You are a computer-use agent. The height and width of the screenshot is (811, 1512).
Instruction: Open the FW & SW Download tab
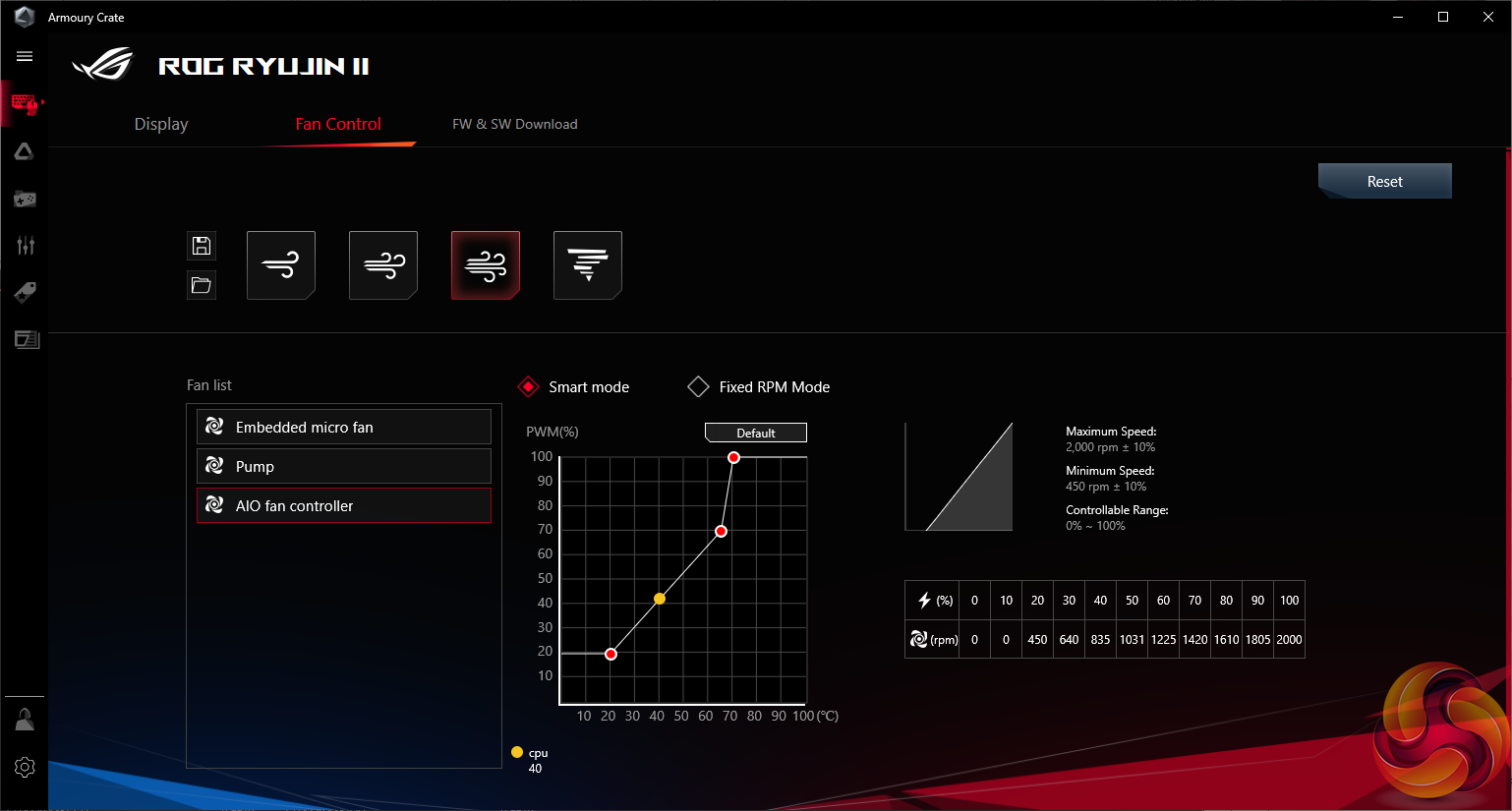514,124
